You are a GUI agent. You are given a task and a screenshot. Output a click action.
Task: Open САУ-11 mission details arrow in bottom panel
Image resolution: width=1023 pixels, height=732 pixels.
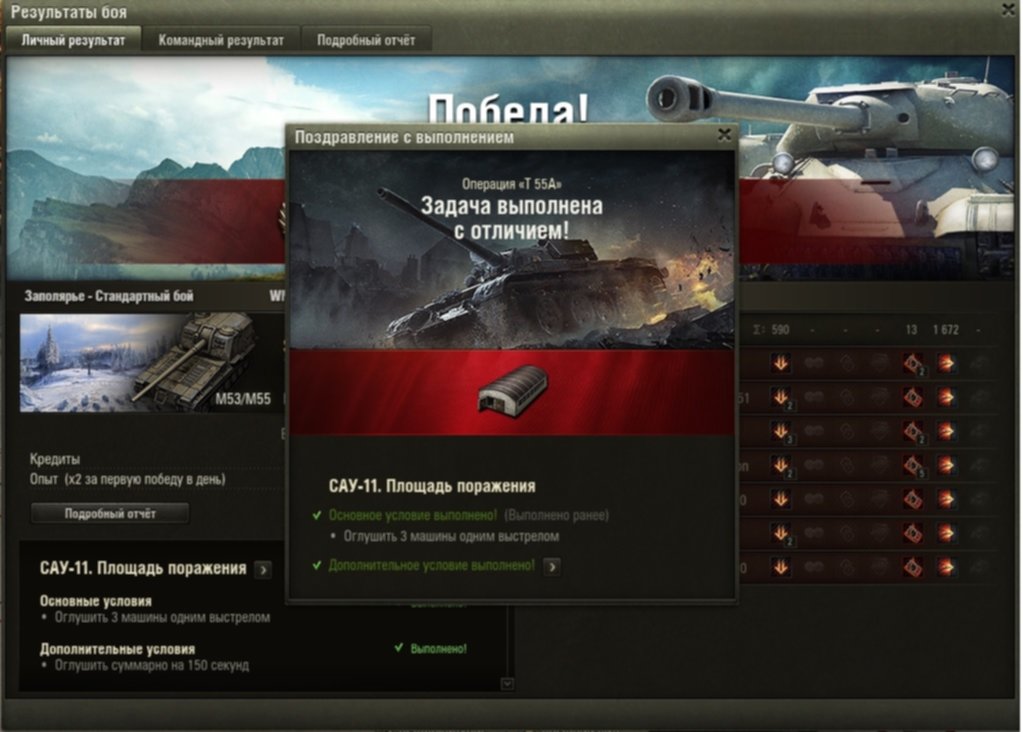[x=262, y=569]
